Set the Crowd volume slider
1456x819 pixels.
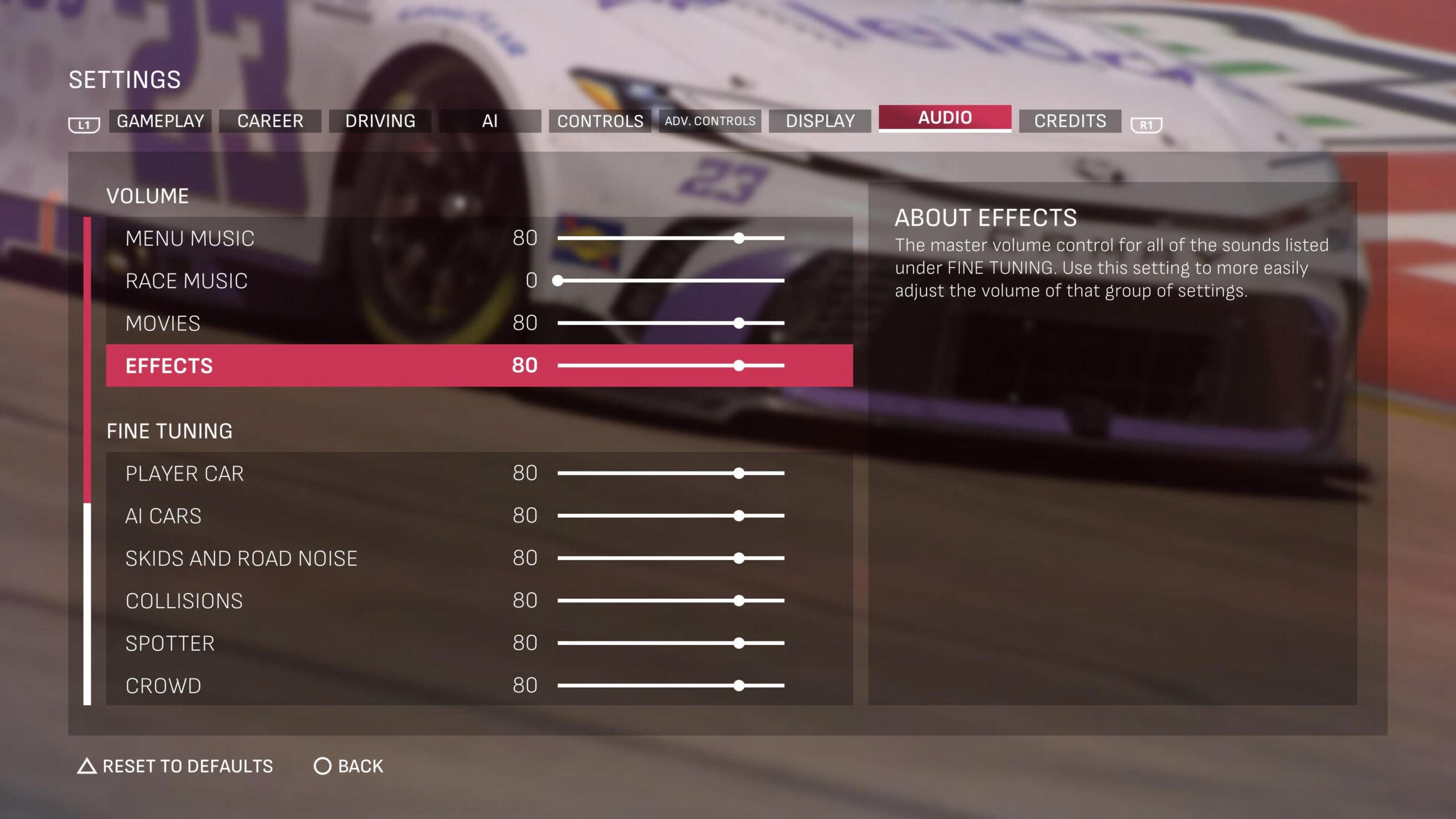coord(738,686)
